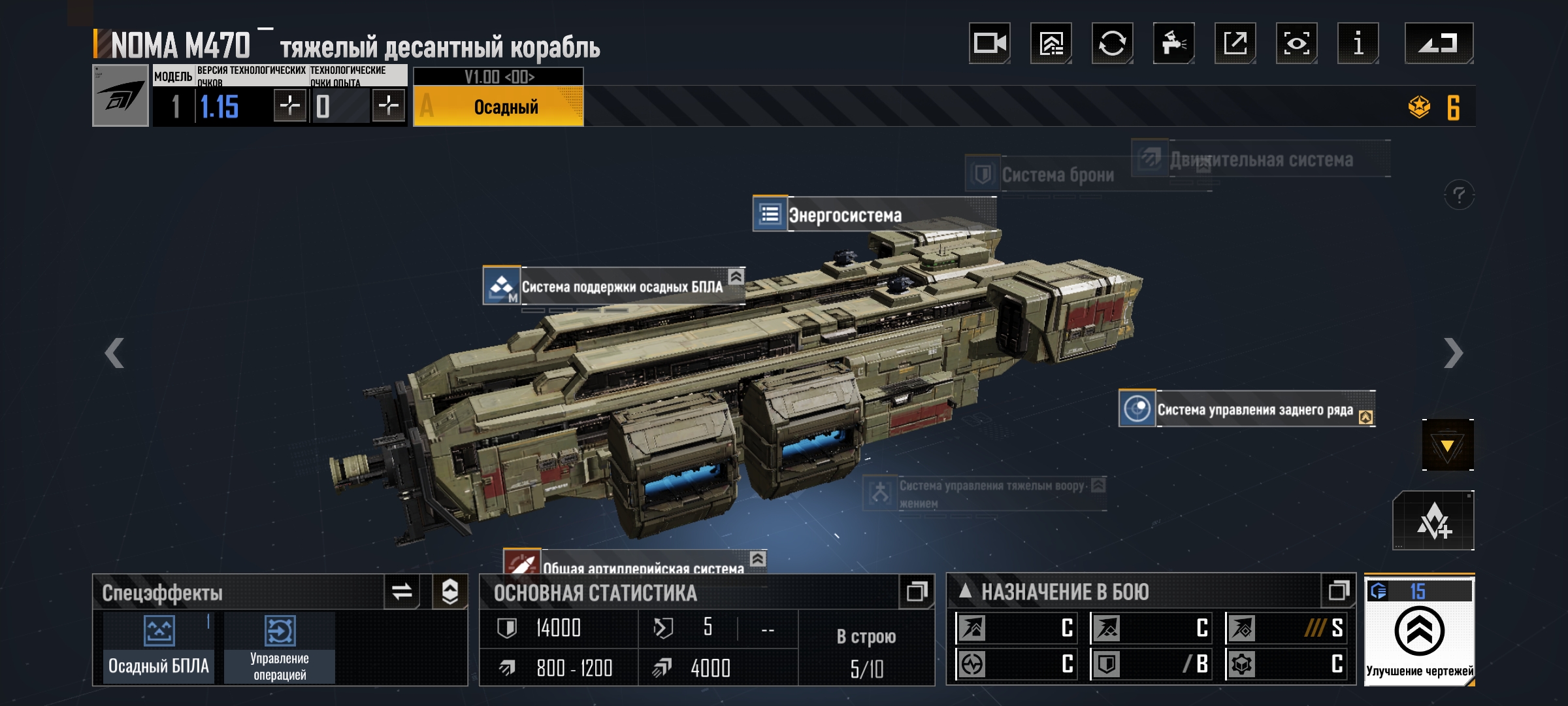Select the Управление операцией special effect
Screen dimensions: 1568x706
coord(280,647)
